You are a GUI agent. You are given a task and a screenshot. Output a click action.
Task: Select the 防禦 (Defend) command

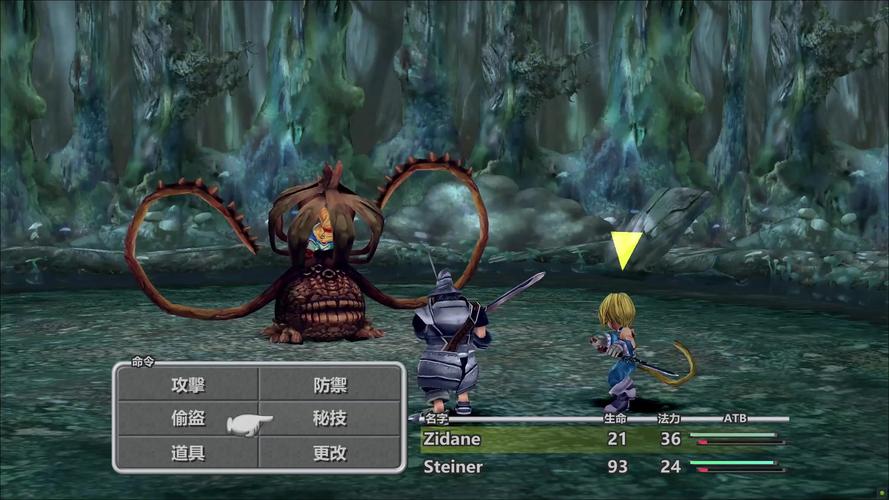[x=330, y=385]
